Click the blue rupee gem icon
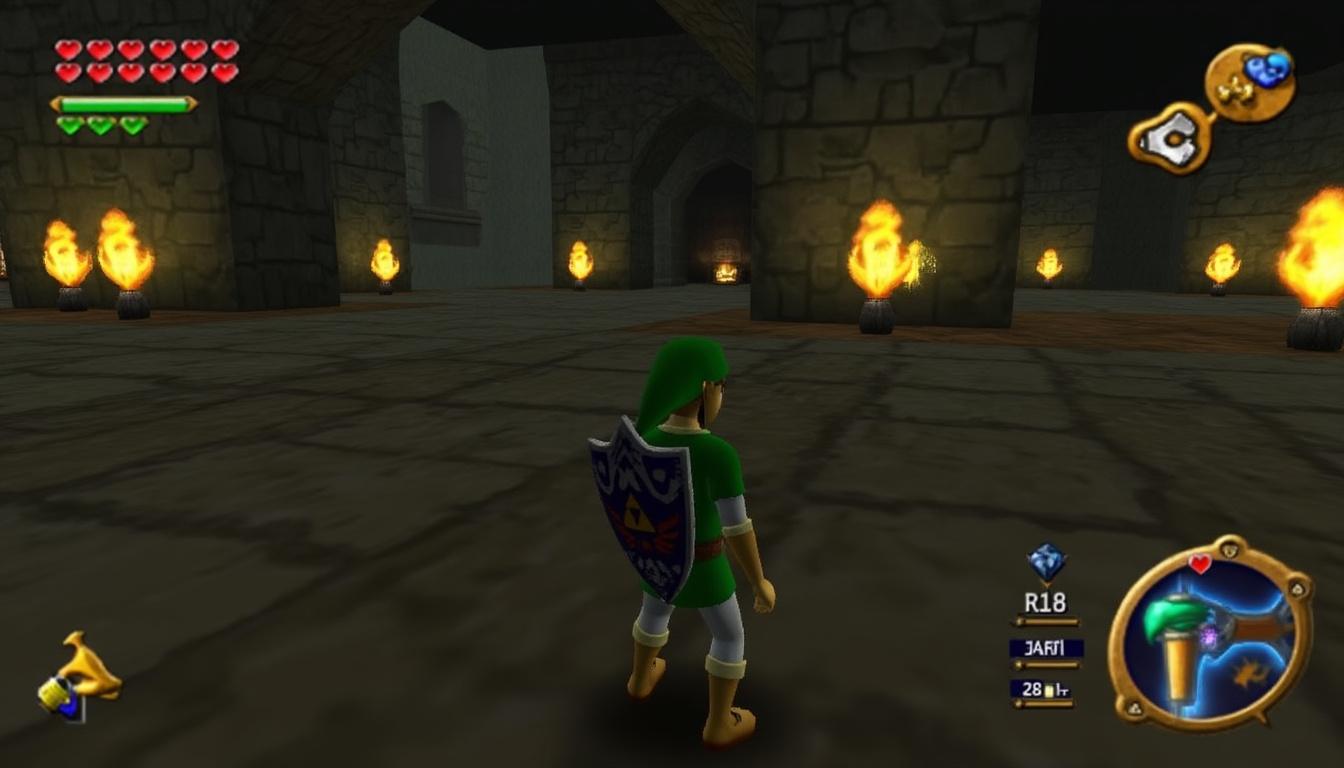1344x768 pixels. click(1046, 562)
